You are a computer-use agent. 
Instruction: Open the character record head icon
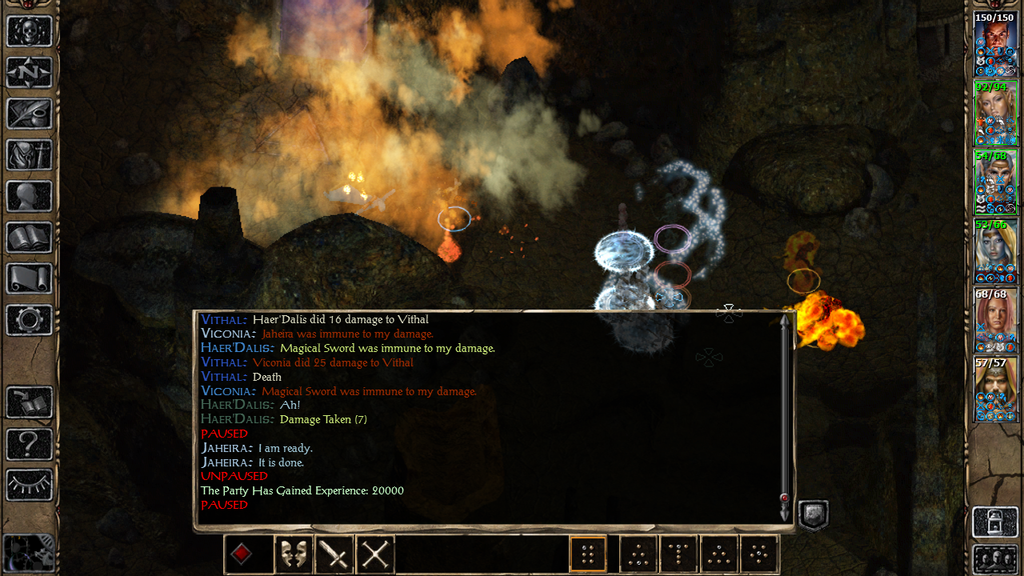[29, 196]
